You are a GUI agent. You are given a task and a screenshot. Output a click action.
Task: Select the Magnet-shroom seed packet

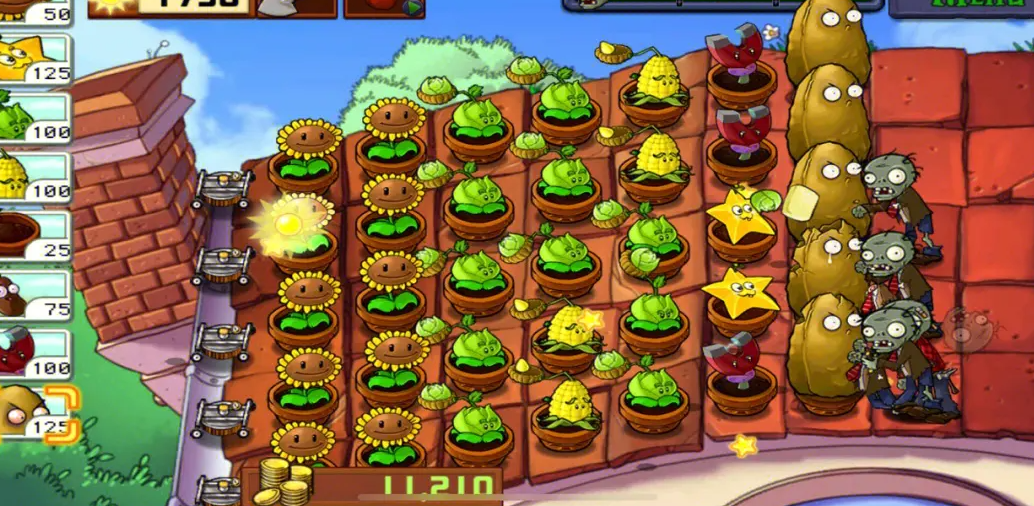pyautogui.click(x=34, y=352)
